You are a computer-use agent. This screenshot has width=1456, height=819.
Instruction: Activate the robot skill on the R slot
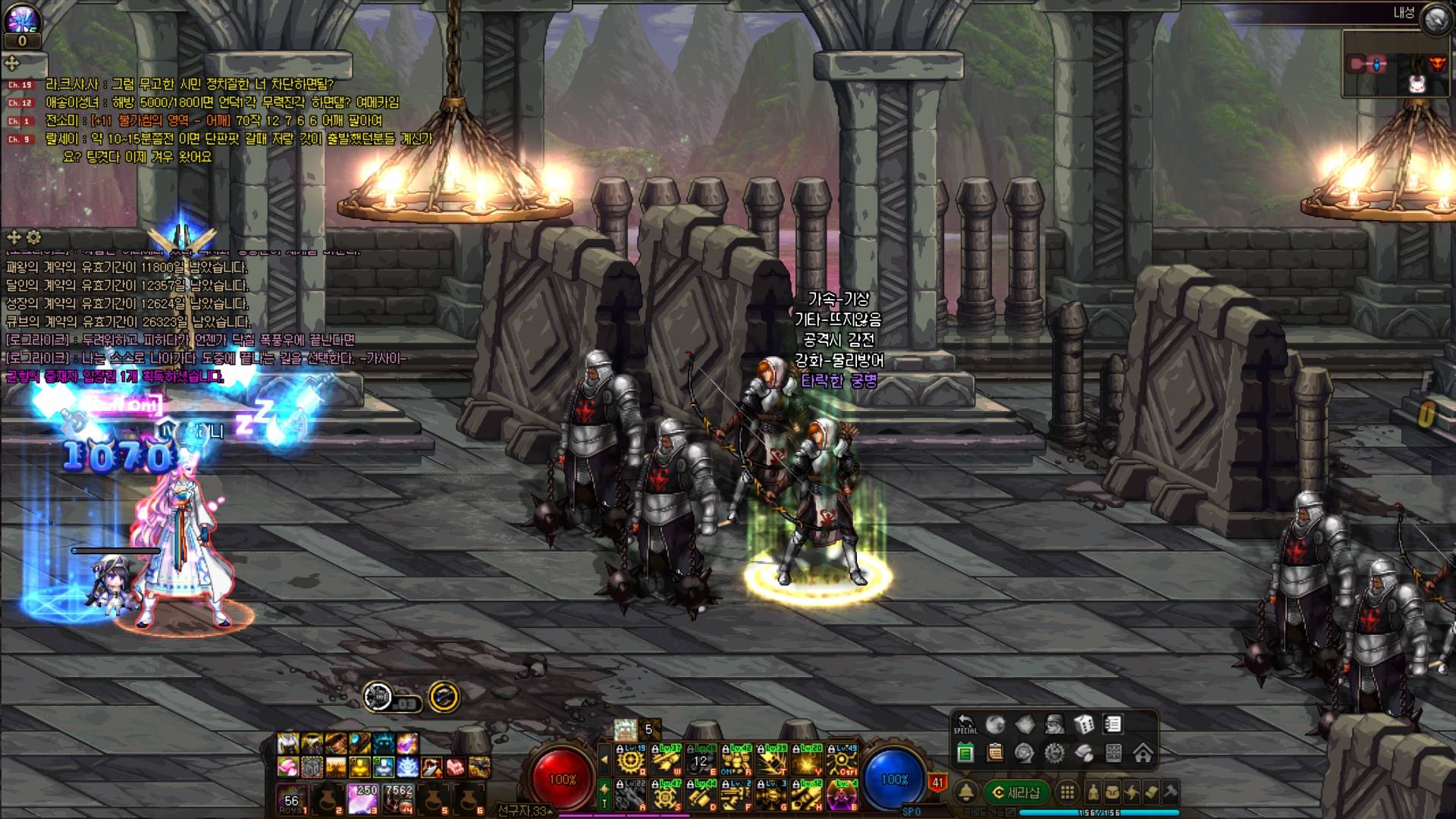[x=736, y=759]
